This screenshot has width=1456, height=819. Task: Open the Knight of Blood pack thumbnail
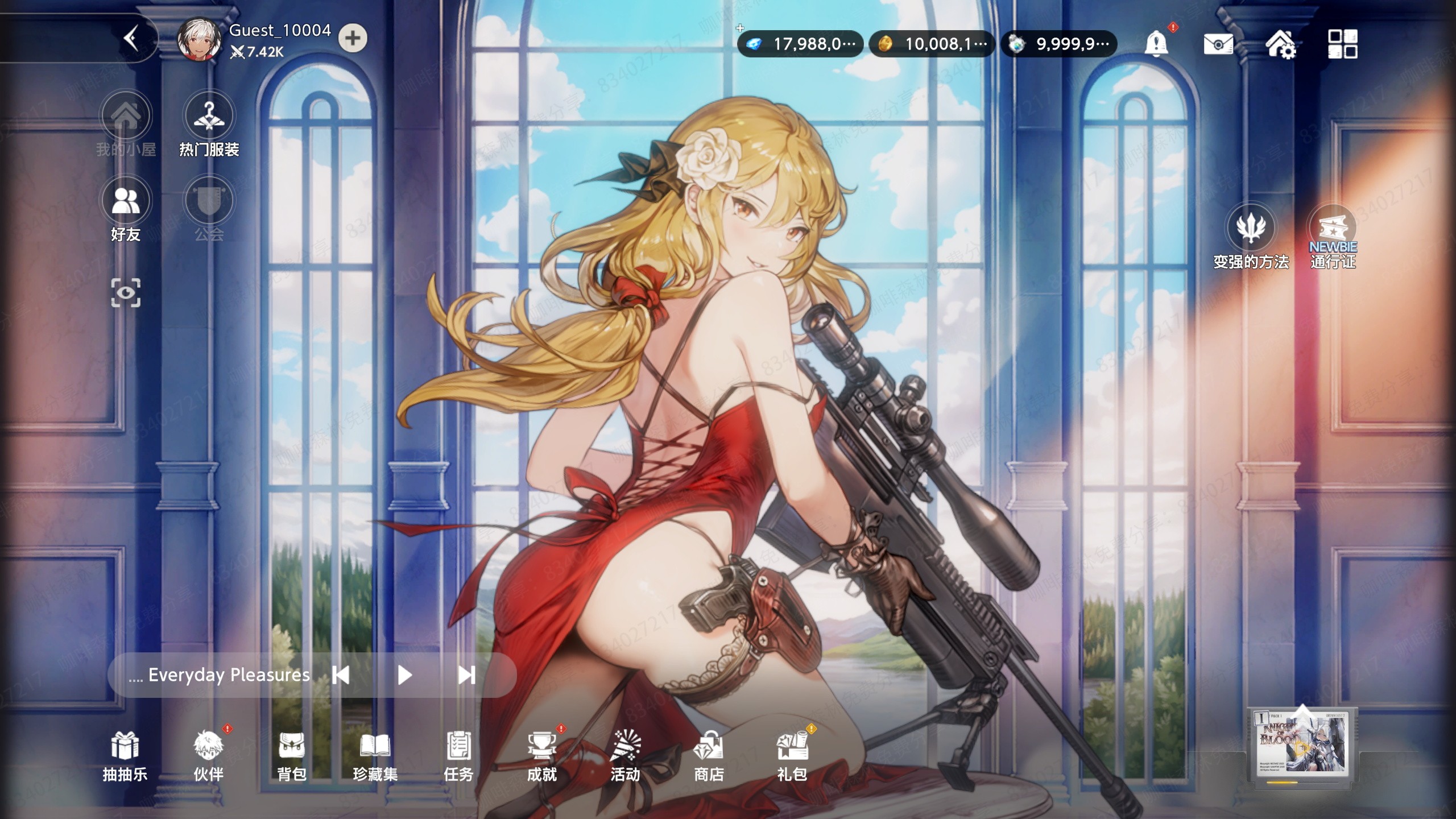[1301, 746]
